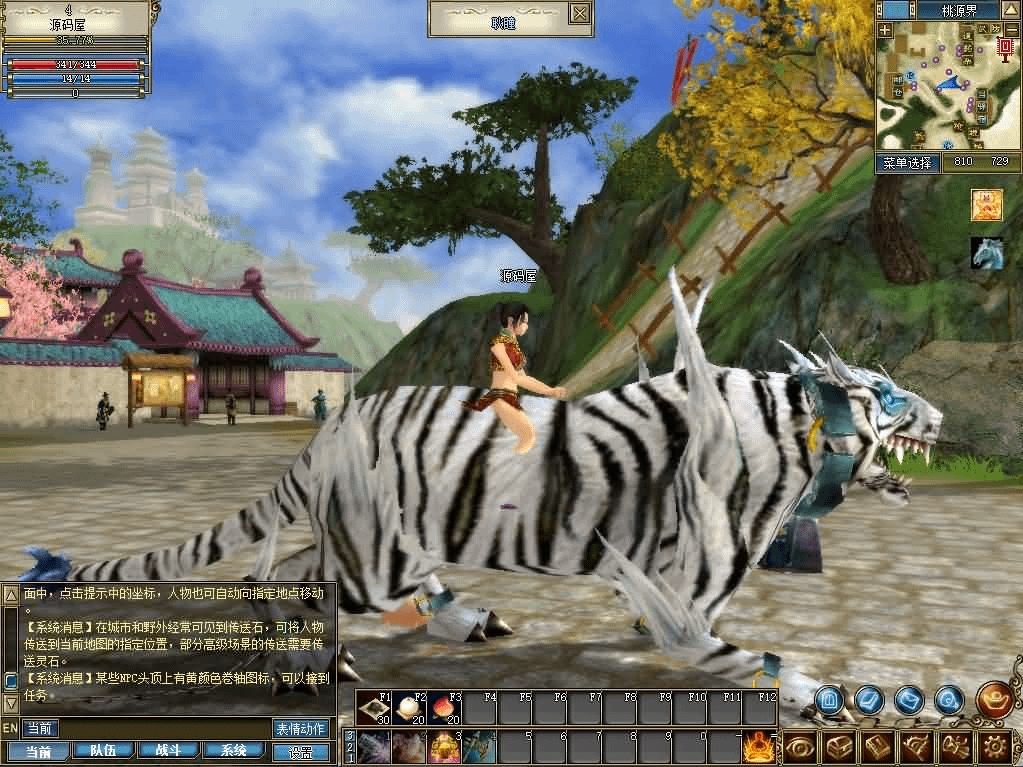Viewport: 1023px width, 767px height.
Task: Use the peach item in the F3 slot
Action: coord(445,708)
